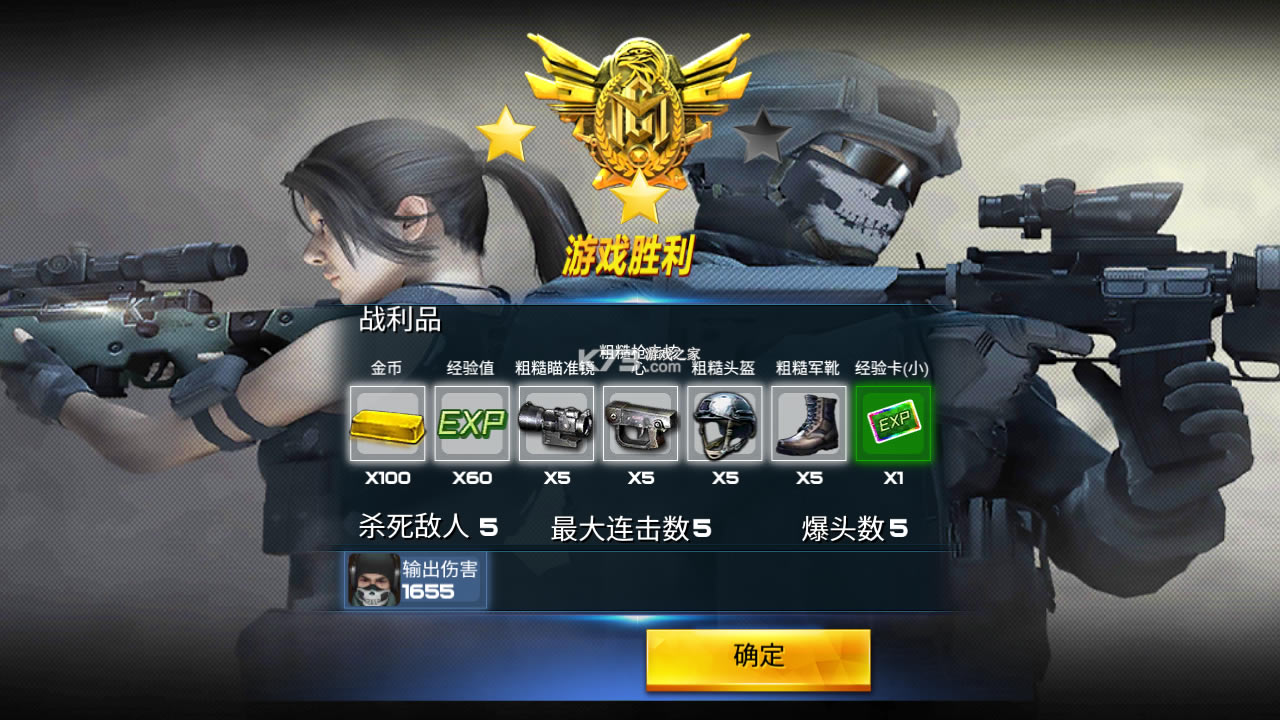
Task: Click the green EXP 经验值 reward icon
Action: 471,425
